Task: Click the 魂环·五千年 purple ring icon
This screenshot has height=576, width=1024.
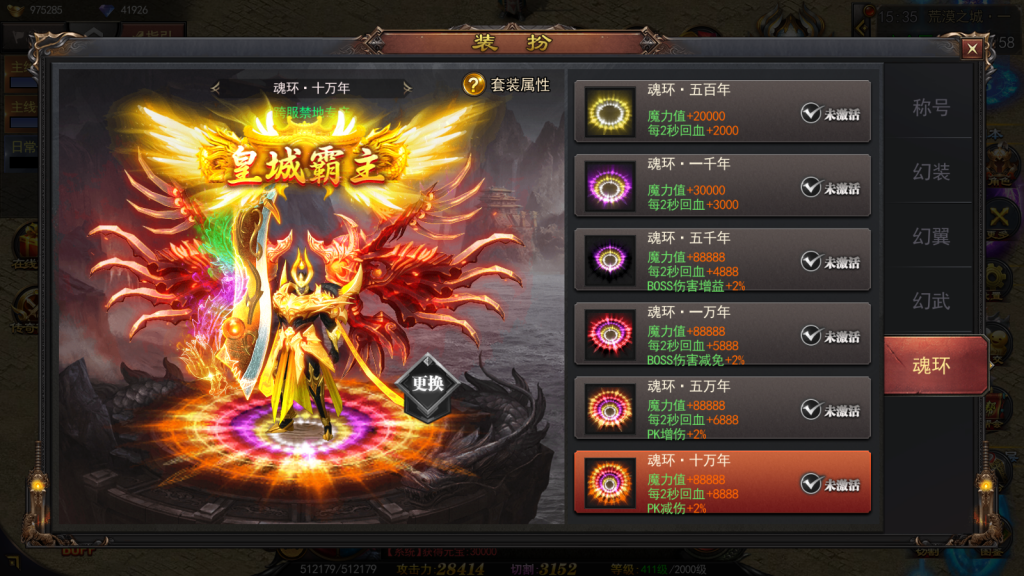Action: pos(610,261)
